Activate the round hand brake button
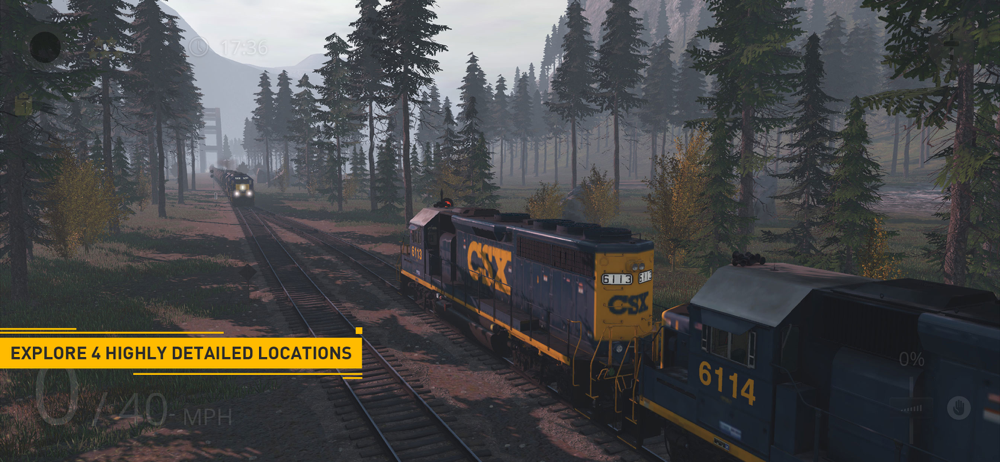 pyautogui.click(x=959, y=408)
